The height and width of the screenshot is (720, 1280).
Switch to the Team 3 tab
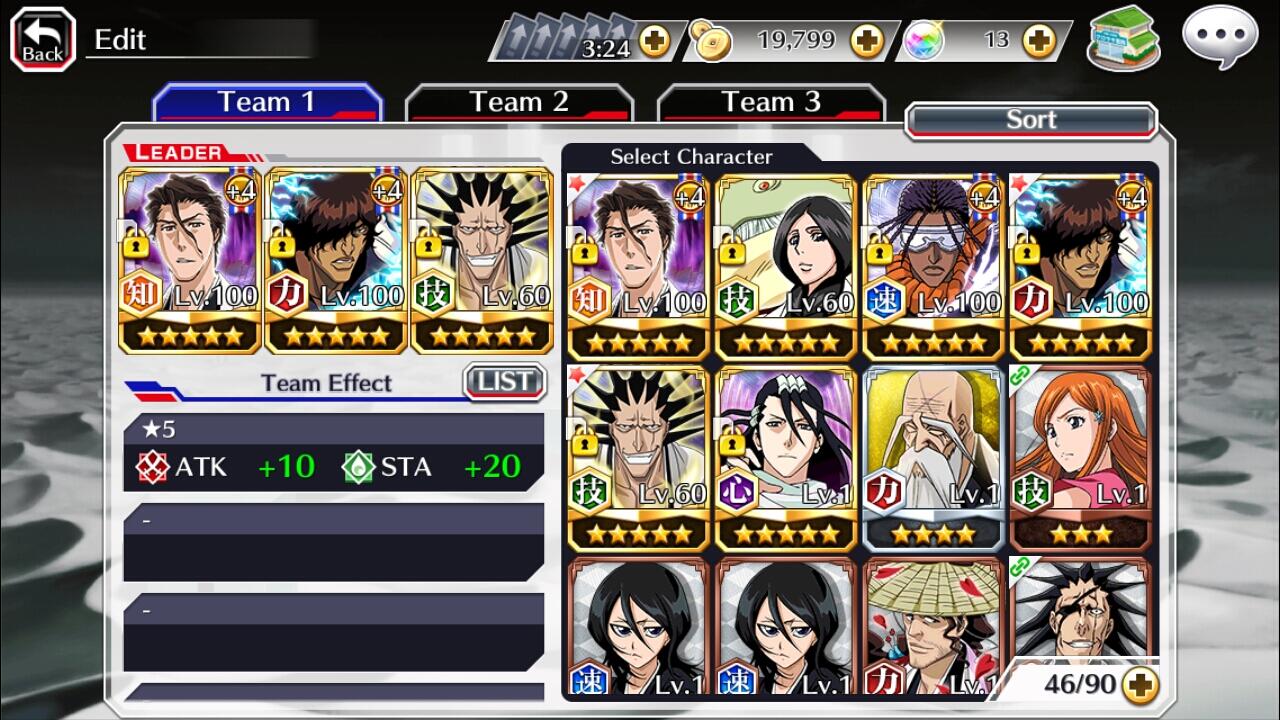tap(771, 103)
